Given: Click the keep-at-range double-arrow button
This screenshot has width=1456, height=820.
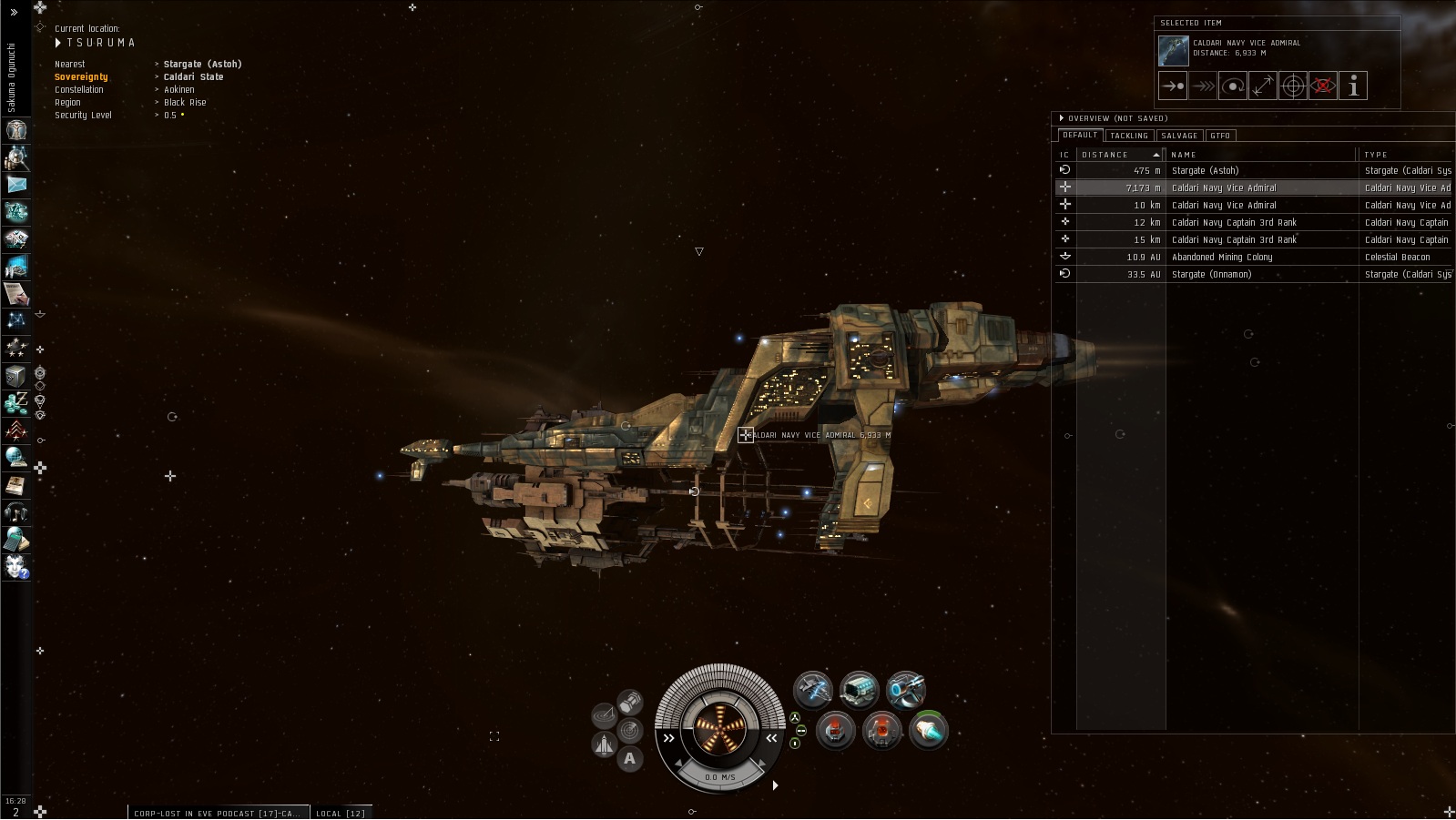Looking at the screenshot, I should (1262, 86).
